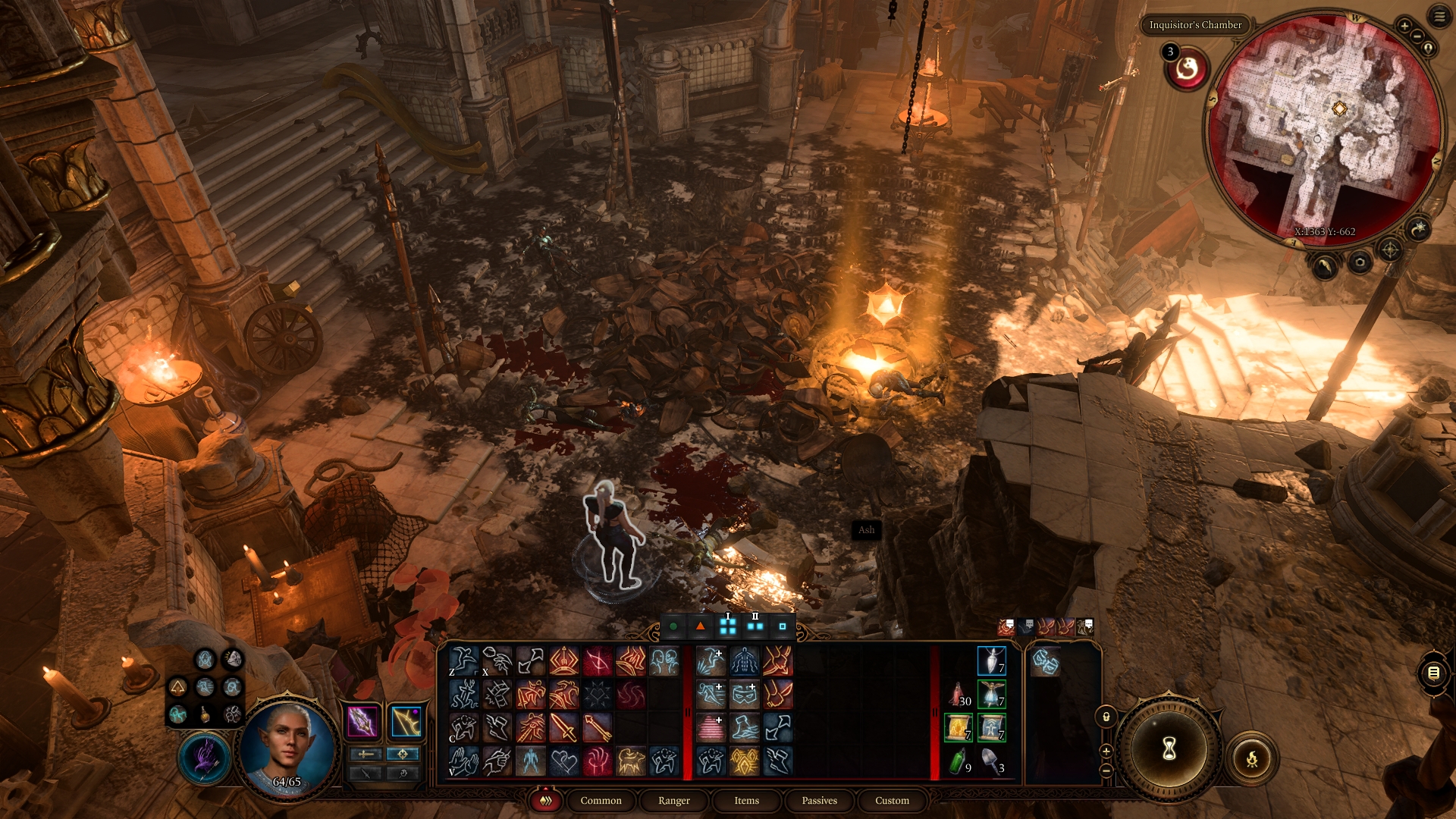Screen dimensions: 1456x819
Task: Open the camera photo mode button
Action: [x=1360, y=263]
